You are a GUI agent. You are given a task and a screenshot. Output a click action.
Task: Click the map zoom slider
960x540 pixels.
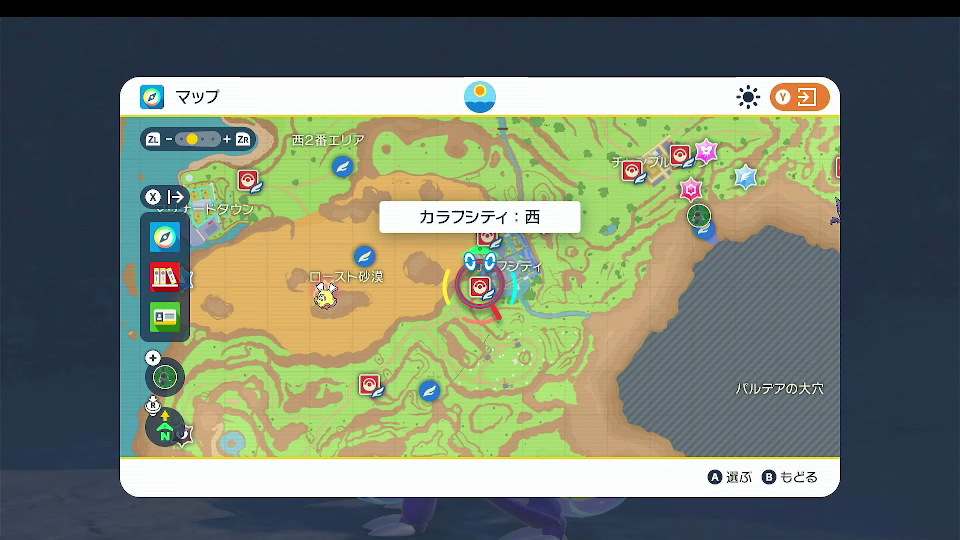[199, 139]
